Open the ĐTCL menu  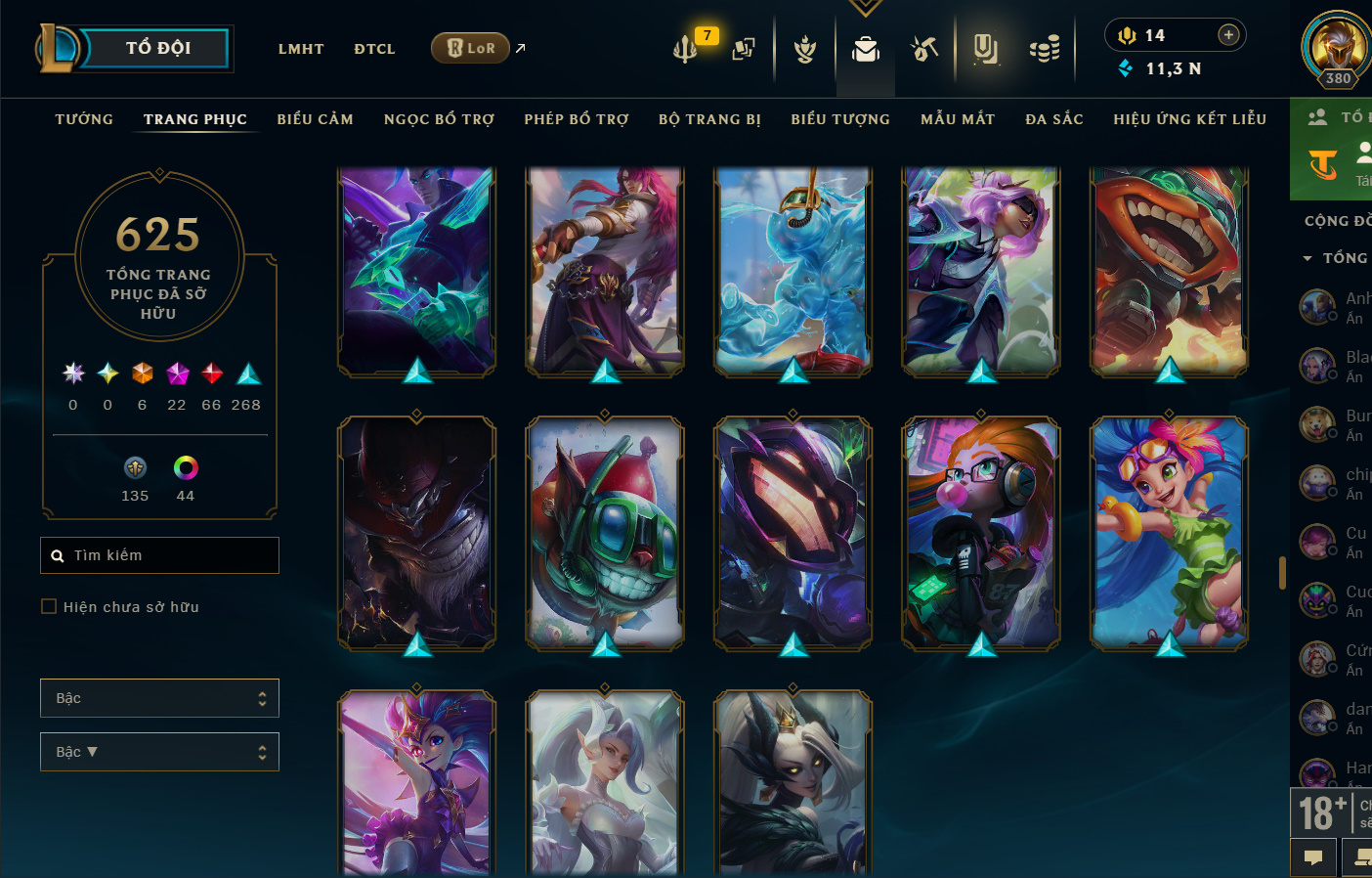tap(374, 49)
